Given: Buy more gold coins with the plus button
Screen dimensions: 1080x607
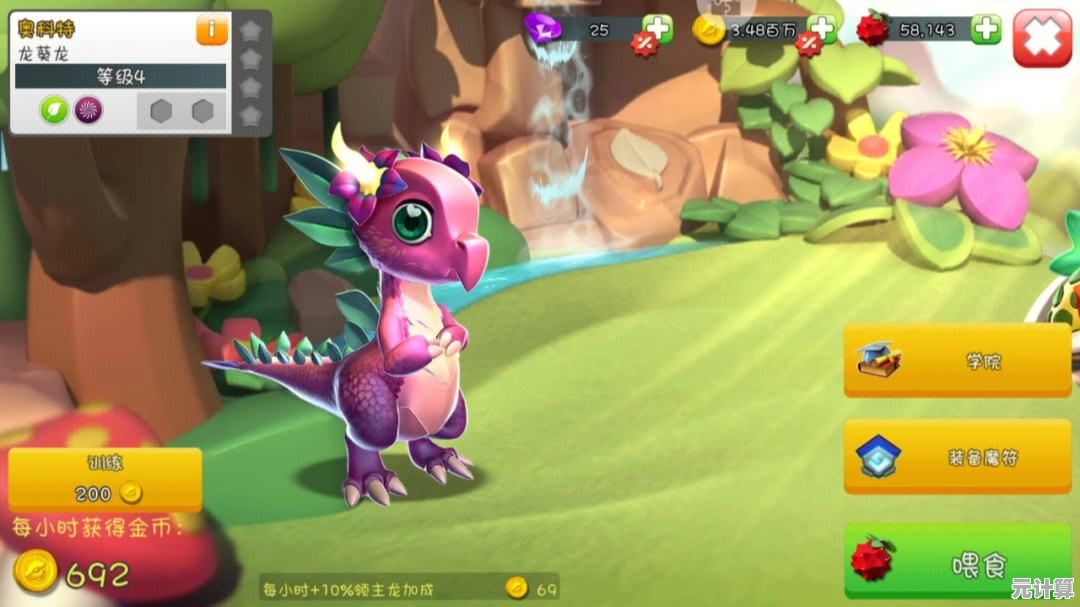Looking at the screenshot, I should [821, 29].
